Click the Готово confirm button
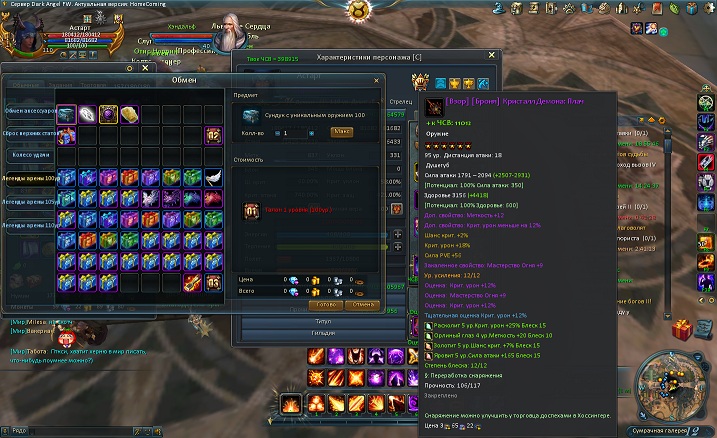Image resolution: width=717 pixels, height=438 pixels. coord(324,304)
